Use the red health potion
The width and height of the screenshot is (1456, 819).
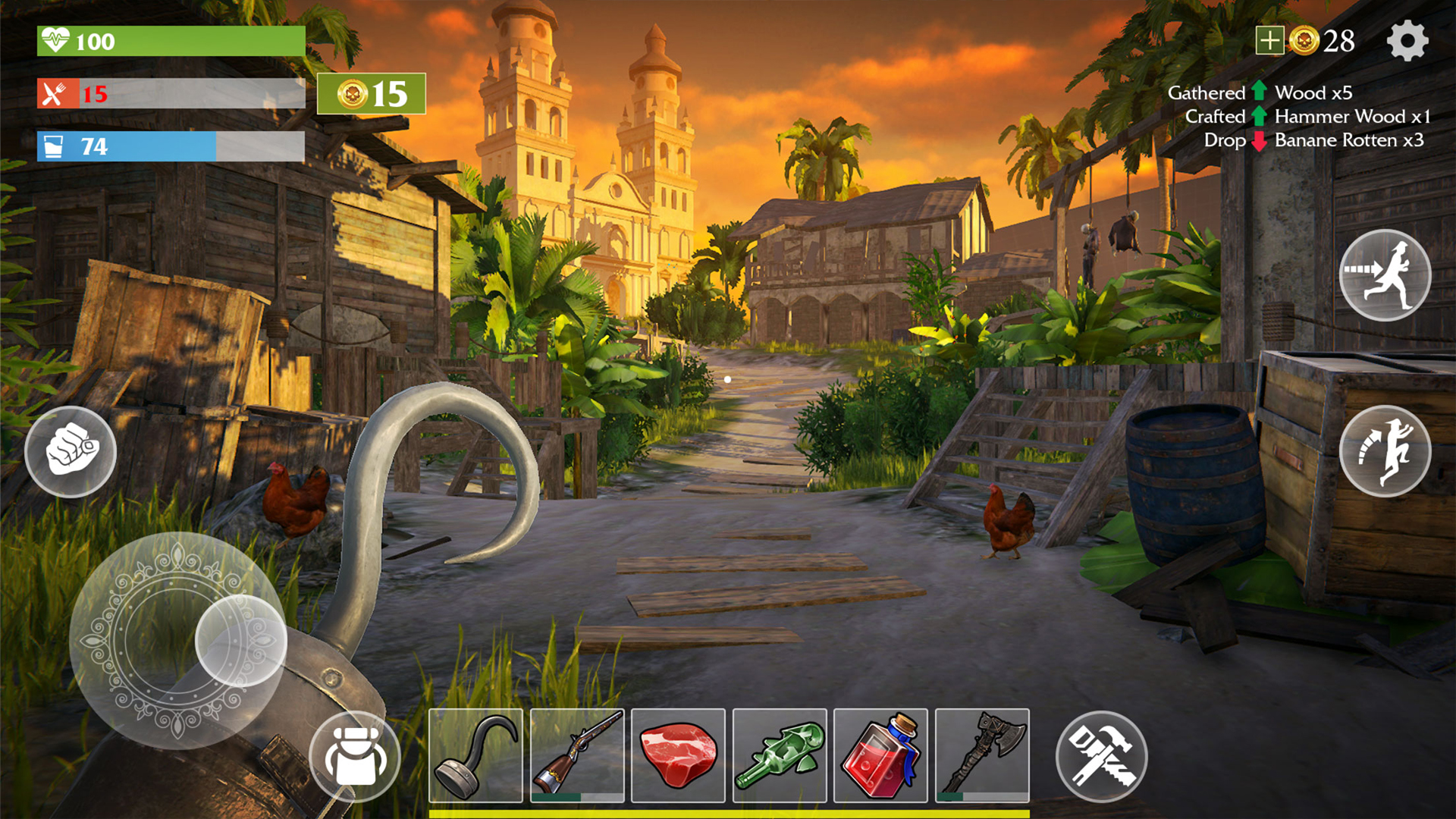pos(882,757)
